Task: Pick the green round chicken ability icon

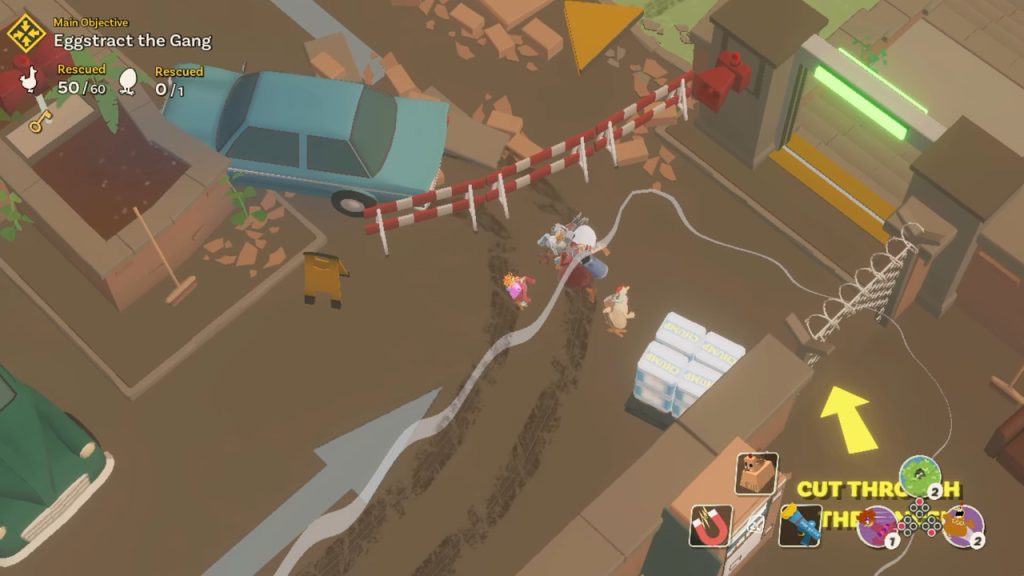Action: (920, 476)
